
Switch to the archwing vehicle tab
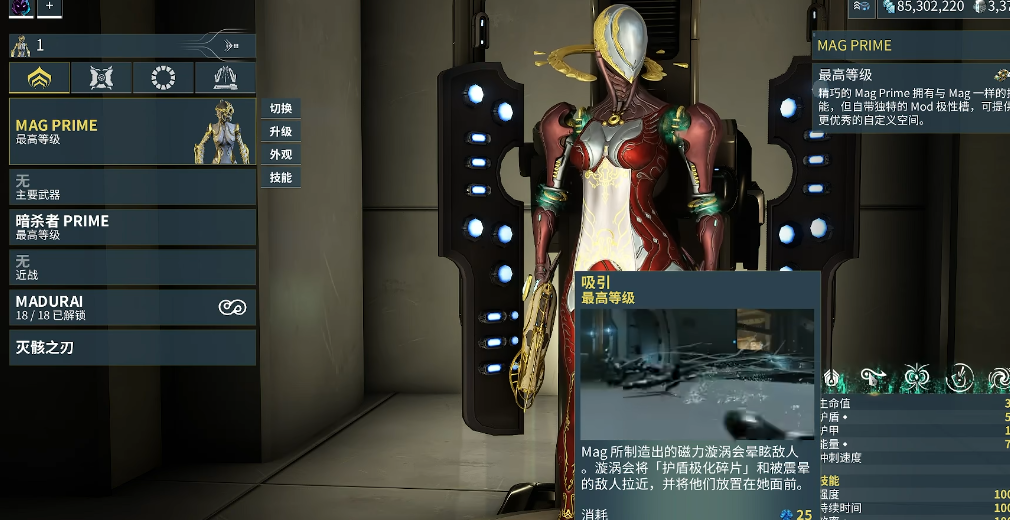[225, 77]
